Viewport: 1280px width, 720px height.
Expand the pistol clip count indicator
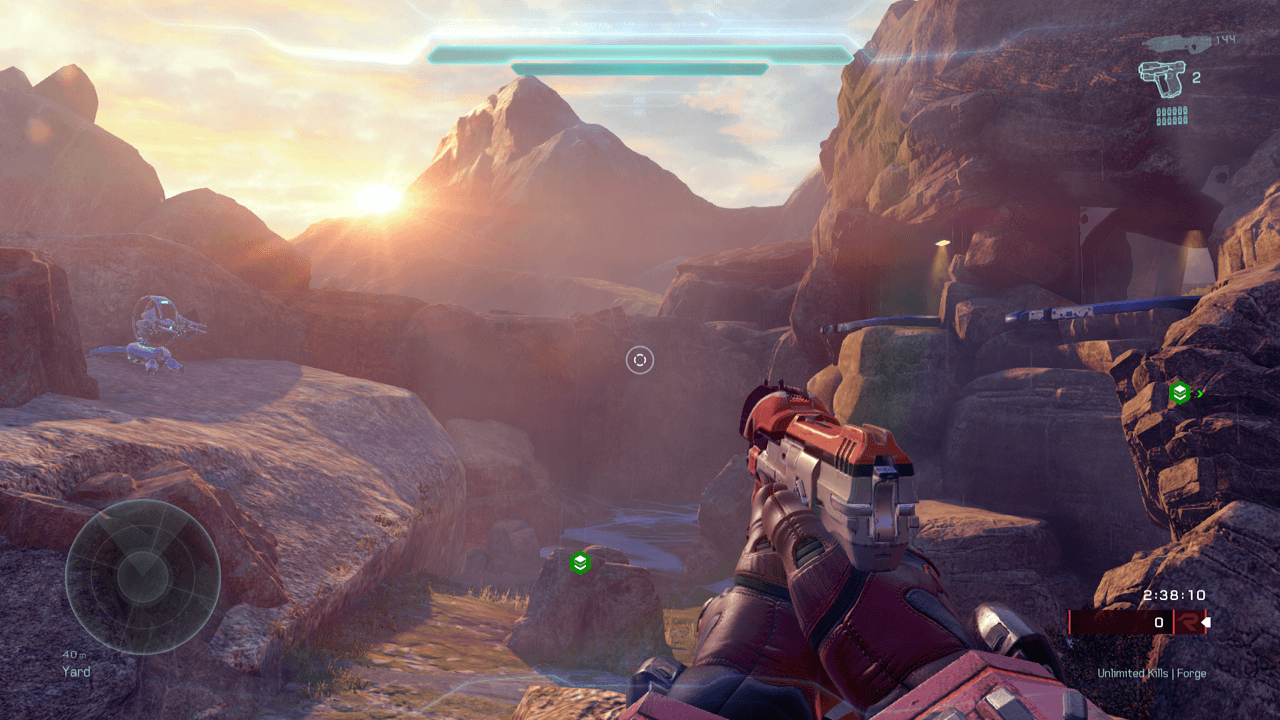(x=1196, y=77)
